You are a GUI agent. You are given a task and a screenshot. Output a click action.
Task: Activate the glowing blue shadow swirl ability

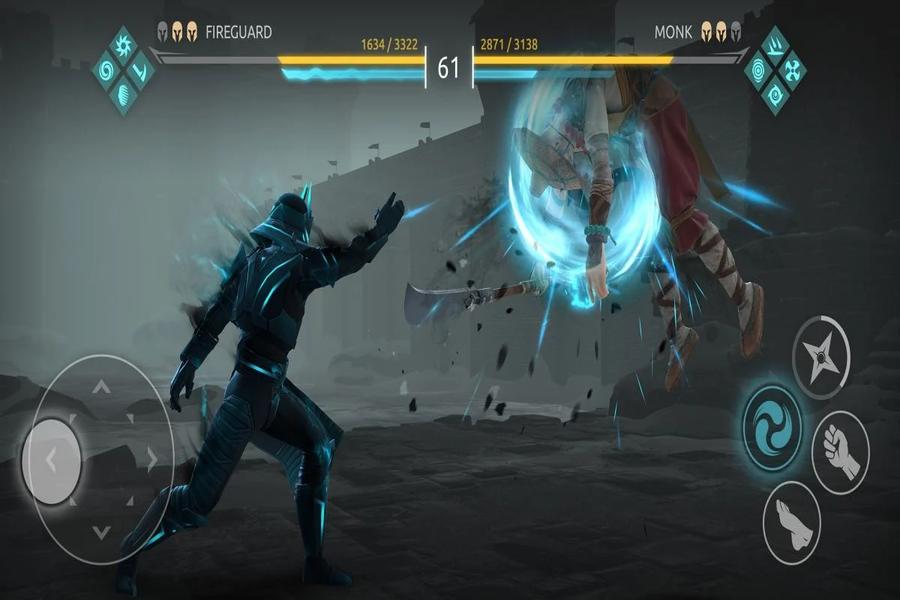click(771, 420)
